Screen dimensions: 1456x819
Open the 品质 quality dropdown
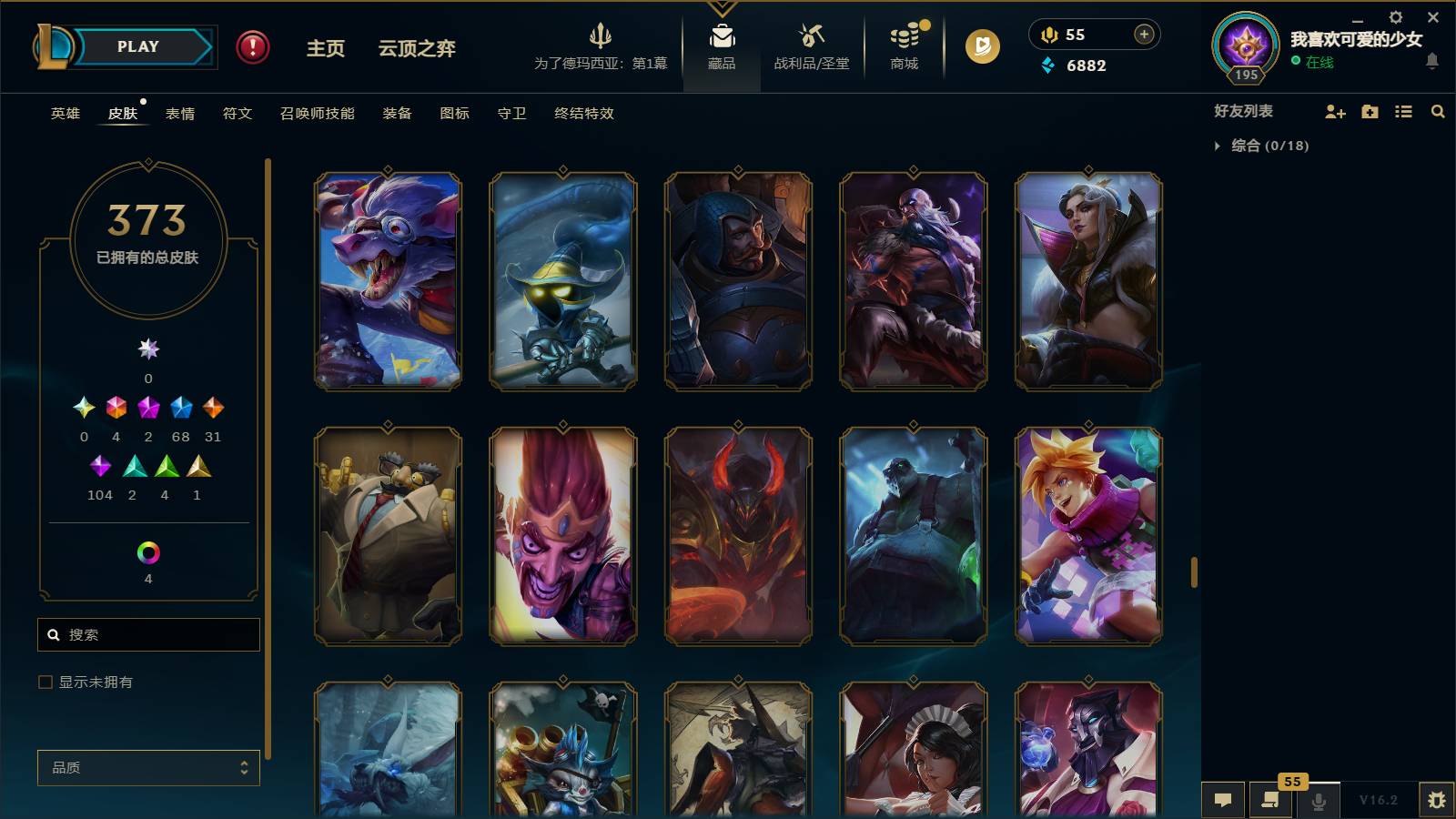pyautogui.click(x=148, y=767)
